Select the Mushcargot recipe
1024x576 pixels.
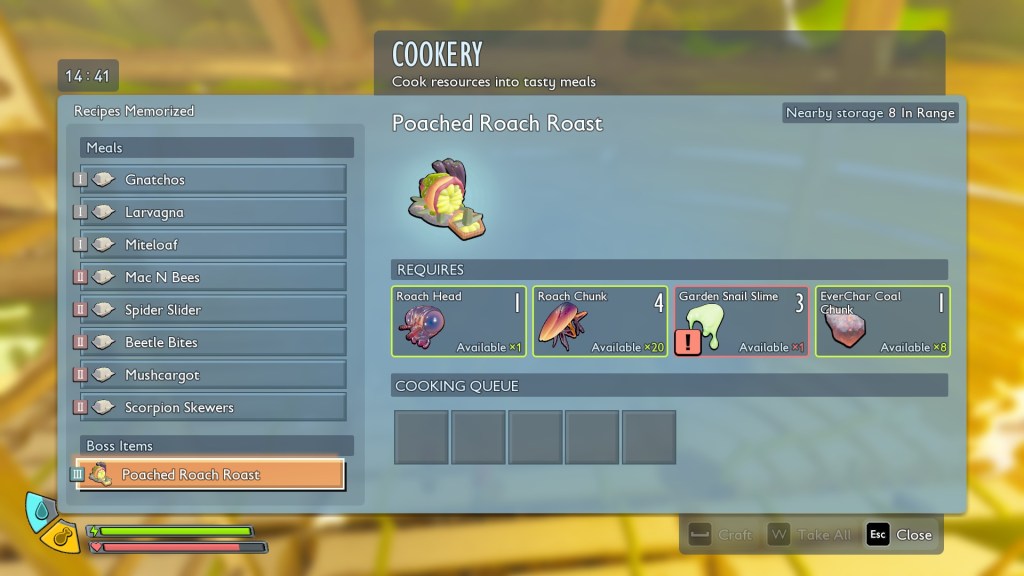click(x=213, y=375)
